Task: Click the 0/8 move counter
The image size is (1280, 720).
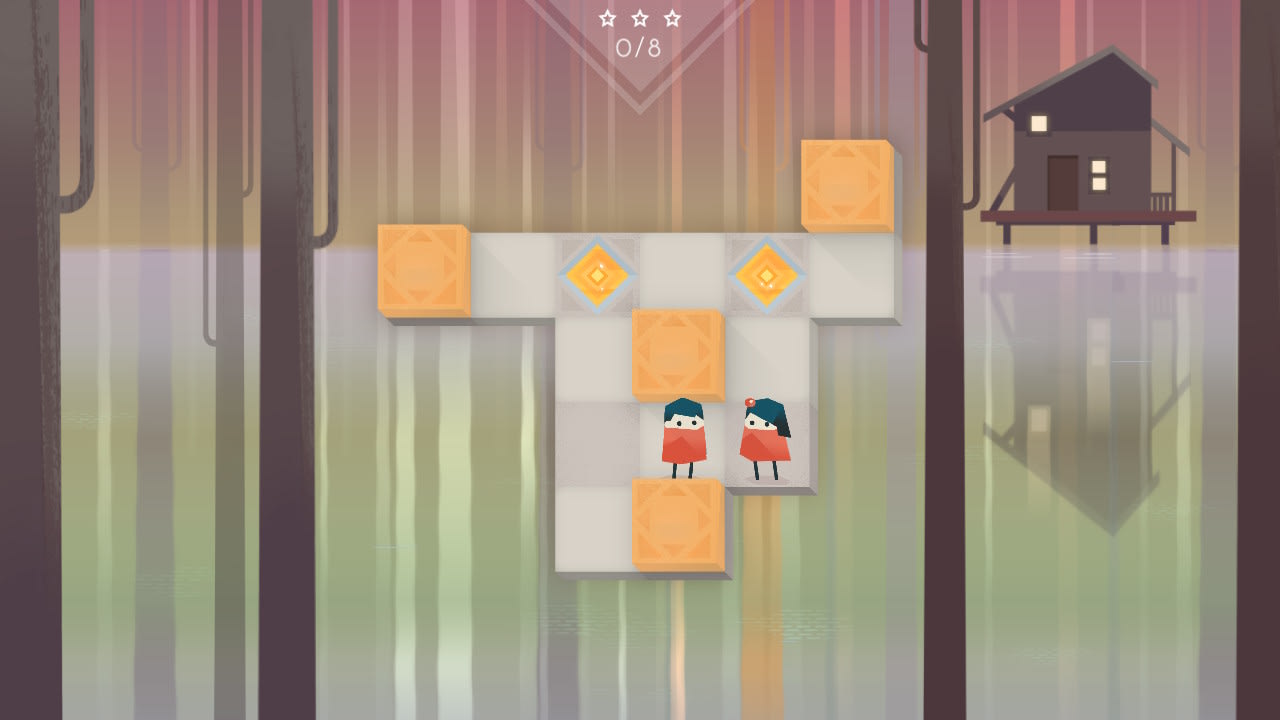Action: (640, 44)
